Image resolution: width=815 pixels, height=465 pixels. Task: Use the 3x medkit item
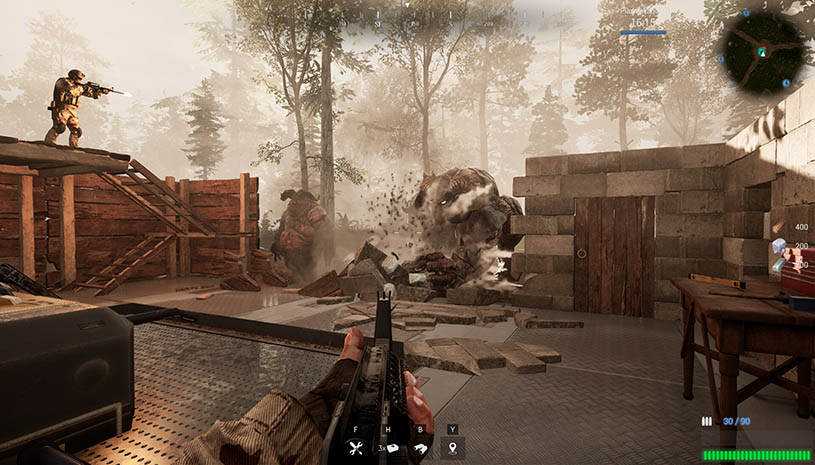(391, 449)
